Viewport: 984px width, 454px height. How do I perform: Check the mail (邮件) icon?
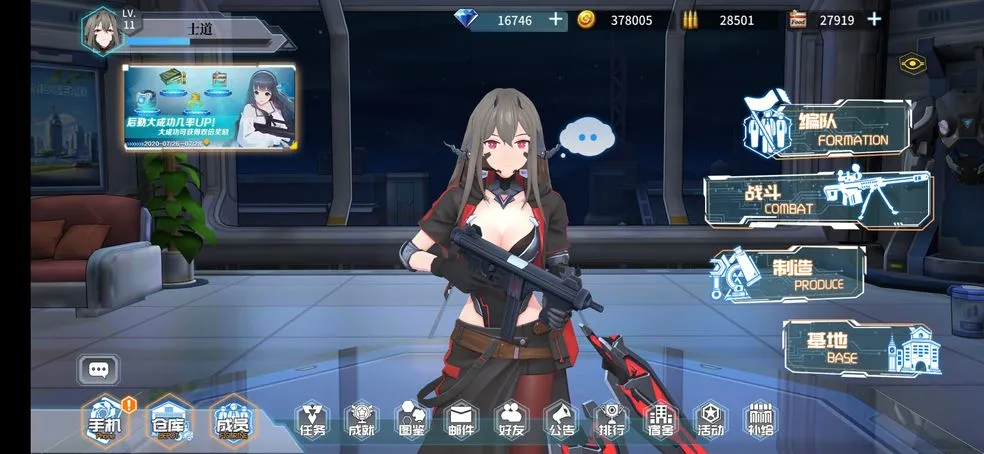click(x=461, y=420)
